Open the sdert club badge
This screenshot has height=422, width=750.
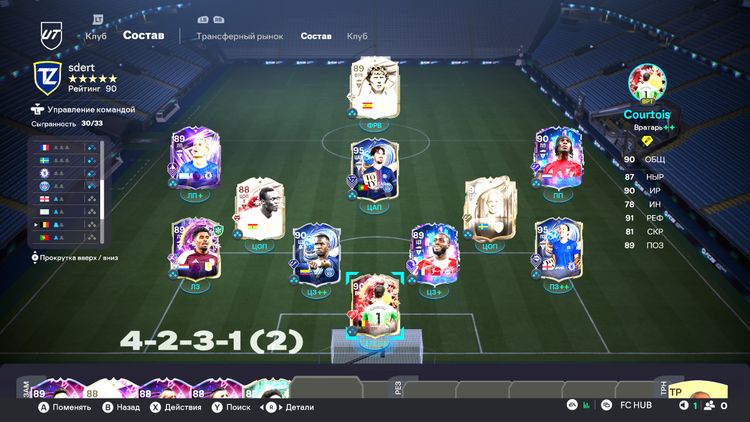[47, 77]
